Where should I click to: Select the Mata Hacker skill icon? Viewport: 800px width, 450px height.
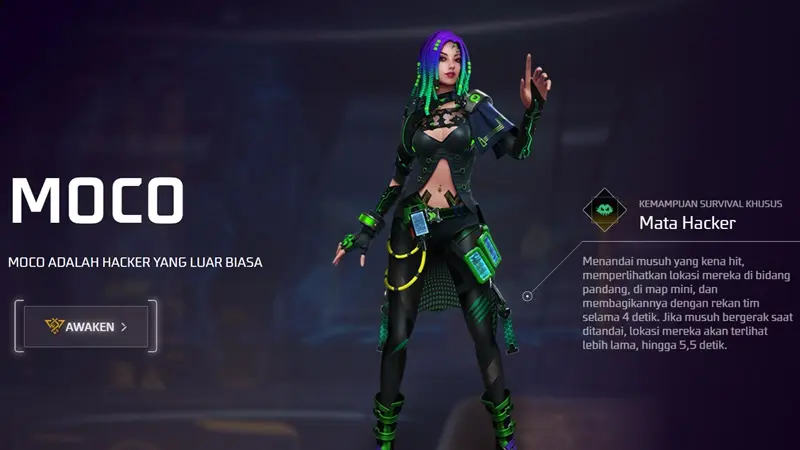[x=605, y=211]
